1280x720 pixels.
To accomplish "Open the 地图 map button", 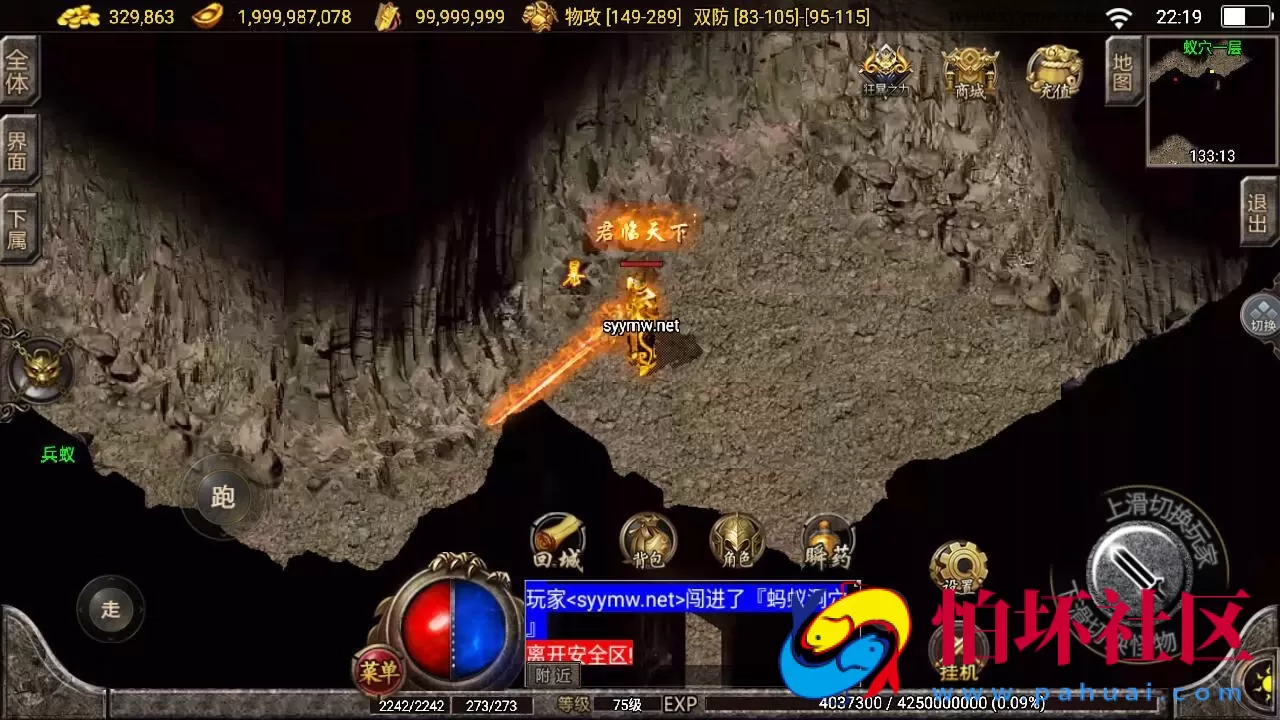I will 1122,72.
